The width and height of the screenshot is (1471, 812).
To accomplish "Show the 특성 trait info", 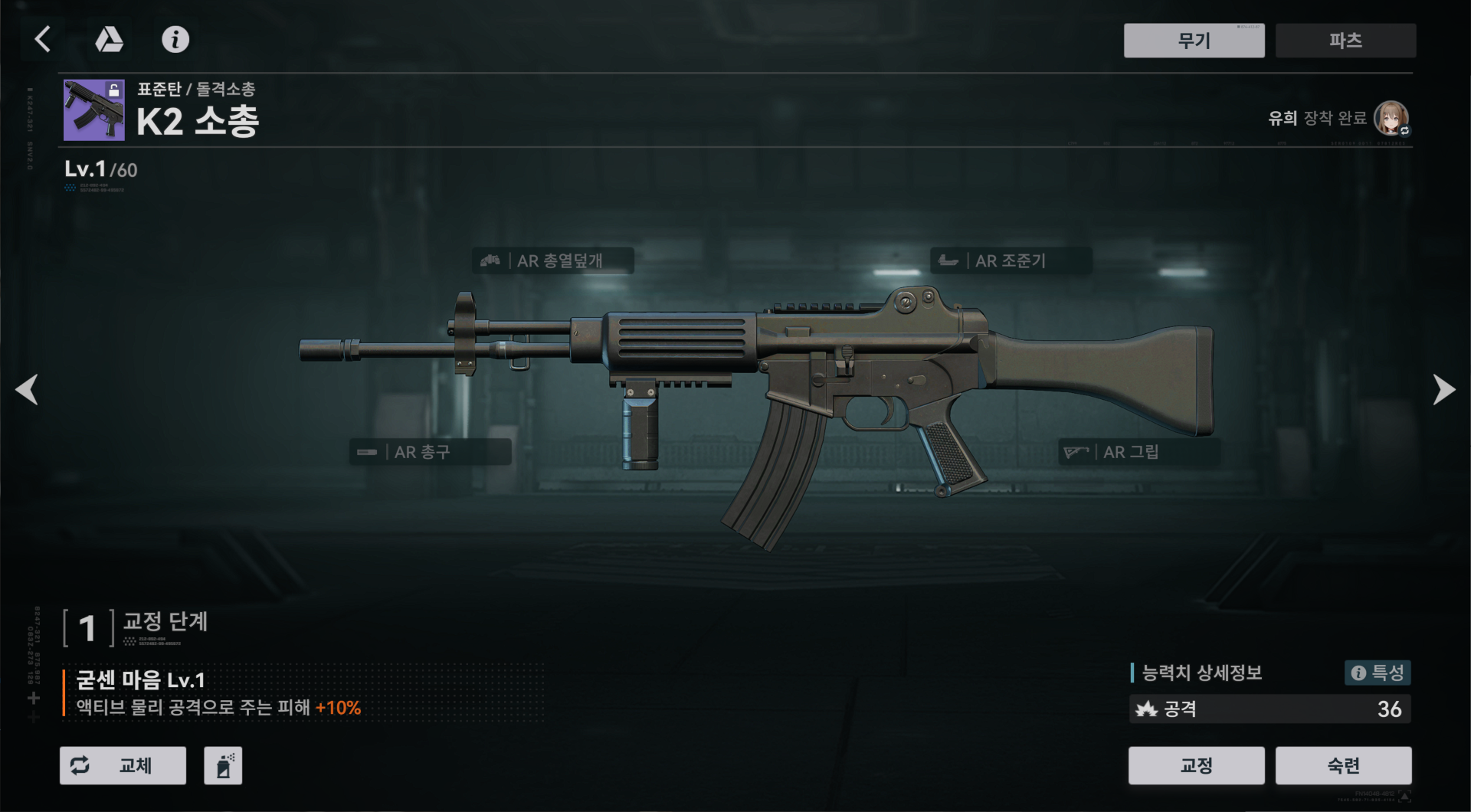I will click(1378, 673).
